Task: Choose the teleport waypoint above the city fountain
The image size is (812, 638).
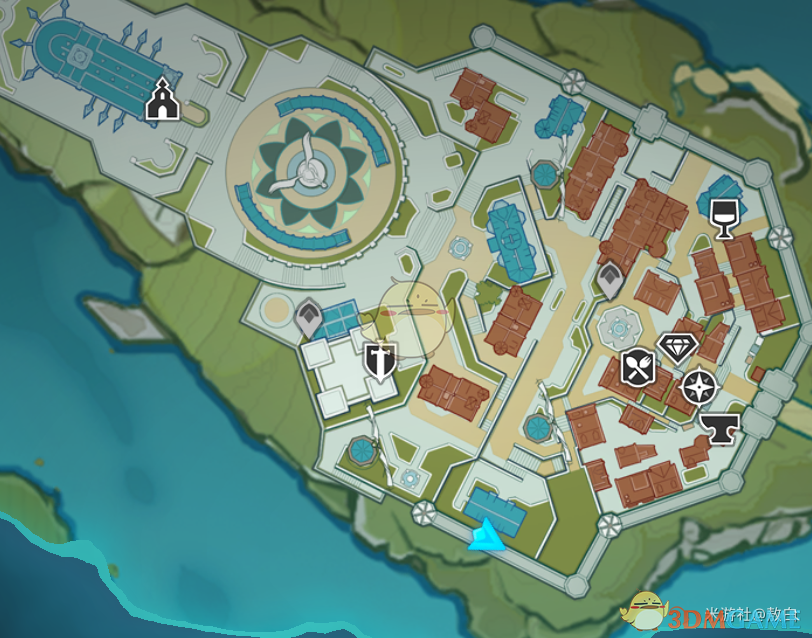Action: [x=610, y=281]
